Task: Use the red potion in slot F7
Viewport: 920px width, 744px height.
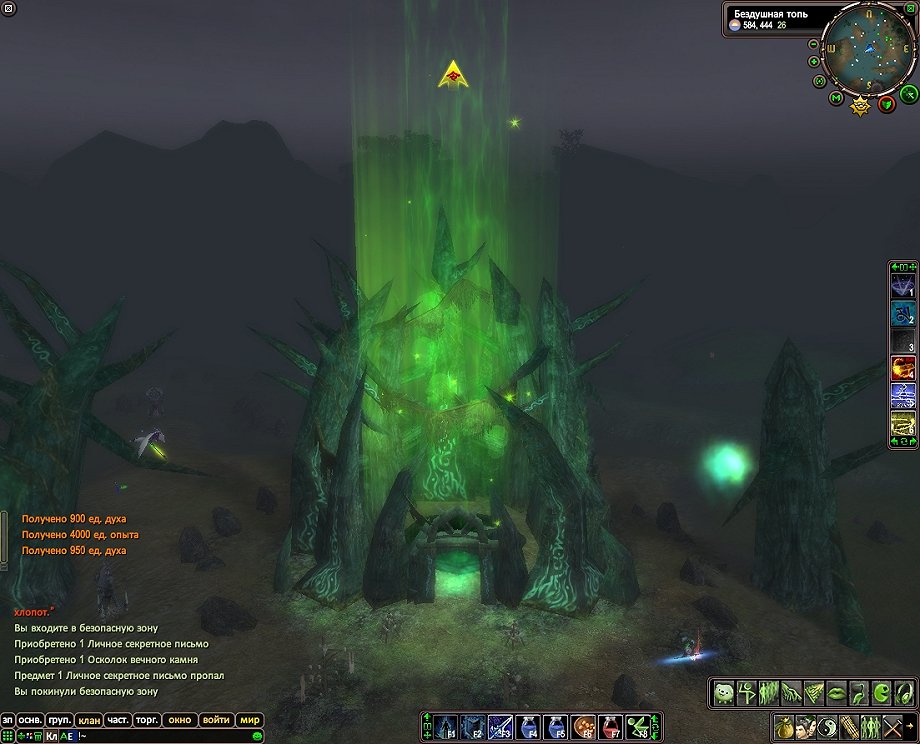Action: (609, 727)
